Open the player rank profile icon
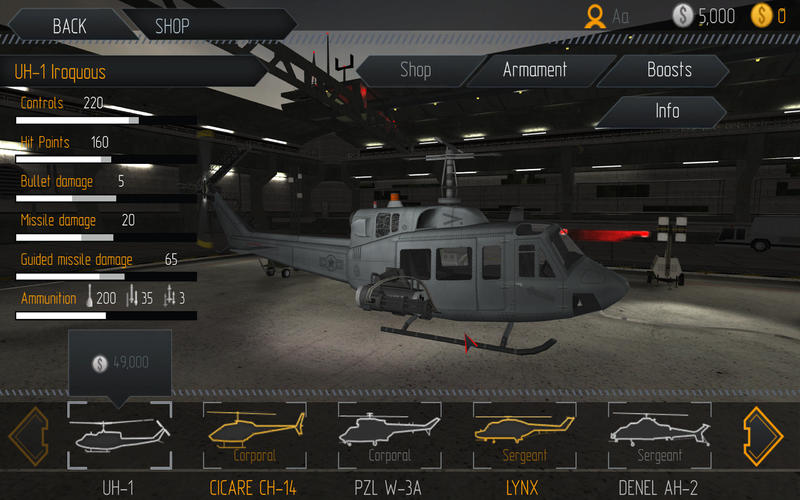800x500 pixels. [597, 16]
